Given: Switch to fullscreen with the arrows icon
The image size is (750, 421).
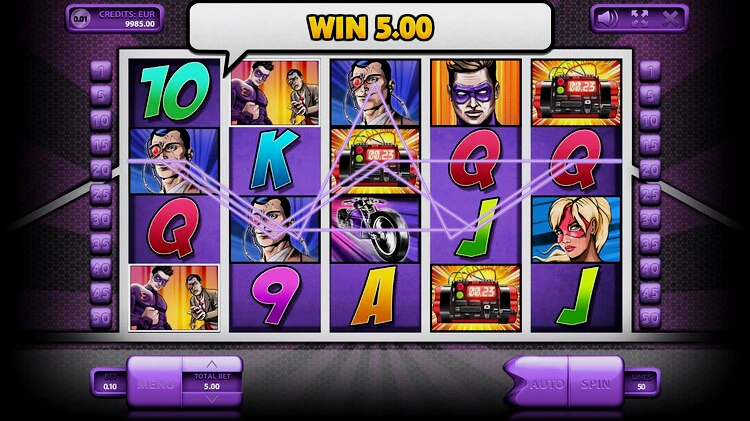Looking at the screenshot, I should point(638,17).
